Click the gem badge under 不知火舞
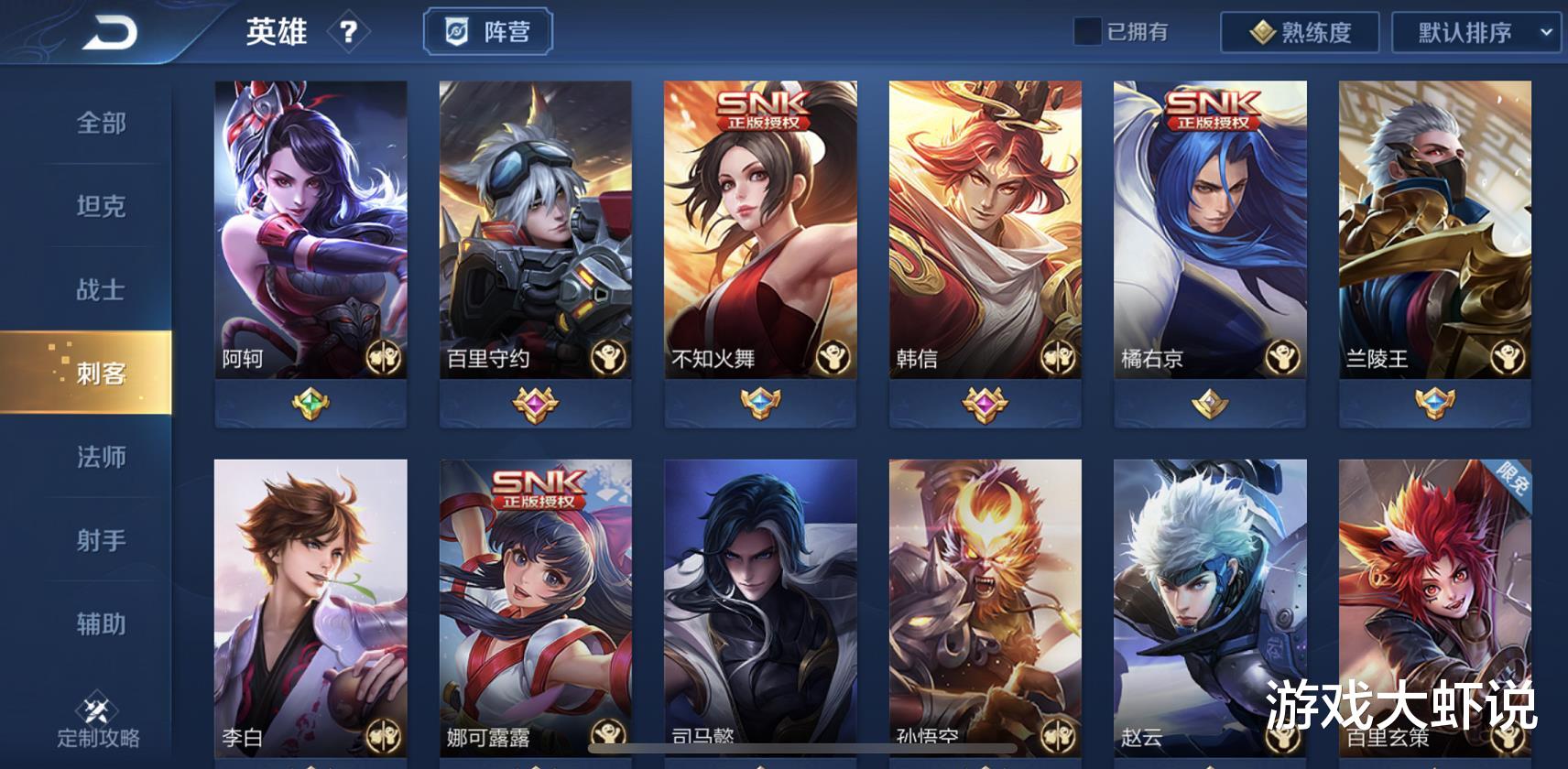This screenshot has height=769, width=1568. tap(759, 403)
